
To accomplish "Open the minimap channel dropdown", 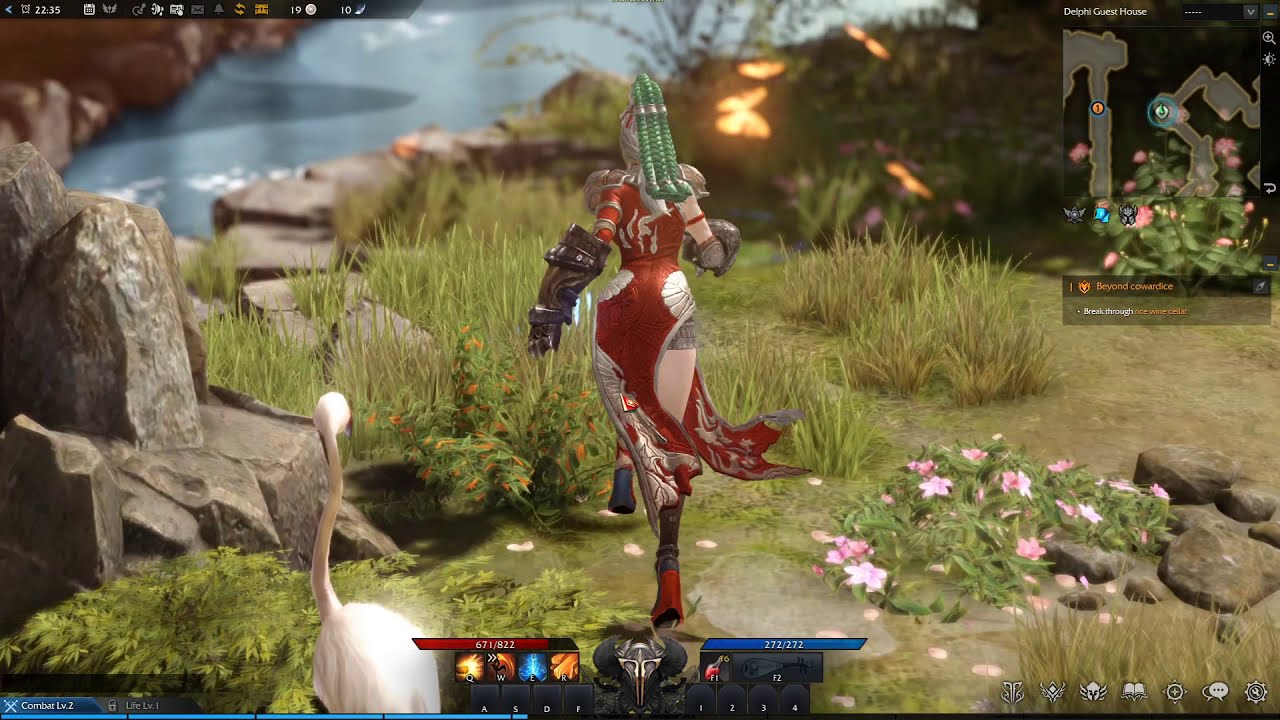I will click(1250, 12).
